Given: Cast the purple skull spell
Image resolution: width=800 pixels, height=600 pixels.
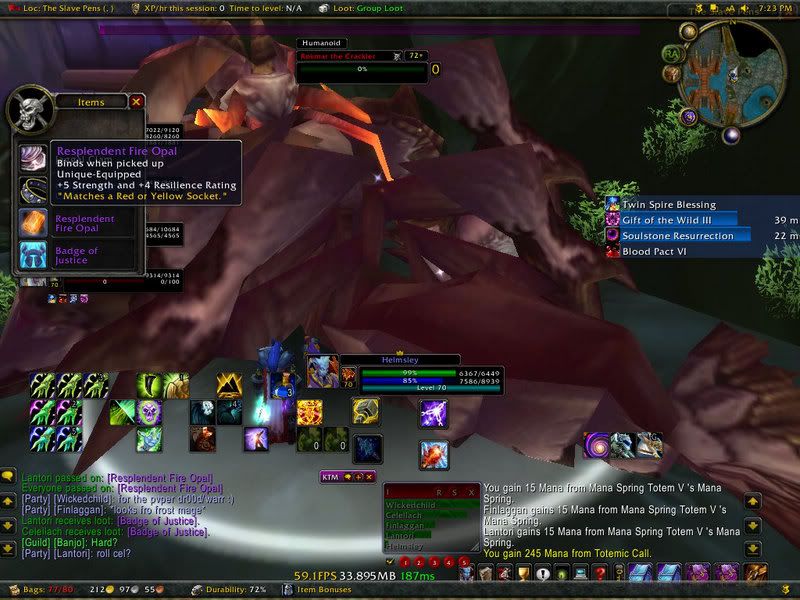Looking at the screenshot, I should (149, 411).
